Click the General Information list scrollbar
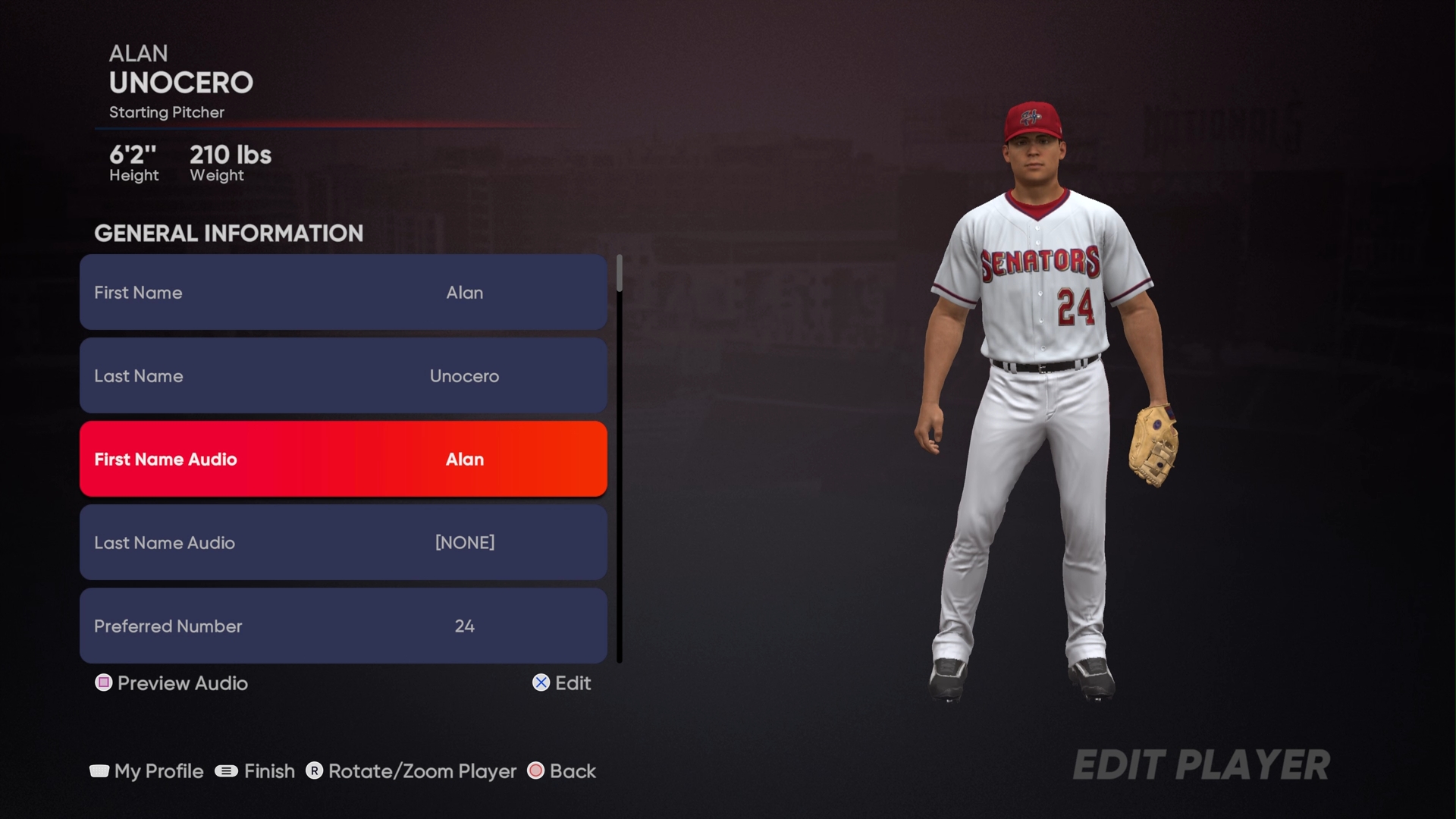This screenshot has height=819, width=1456. 620,459
